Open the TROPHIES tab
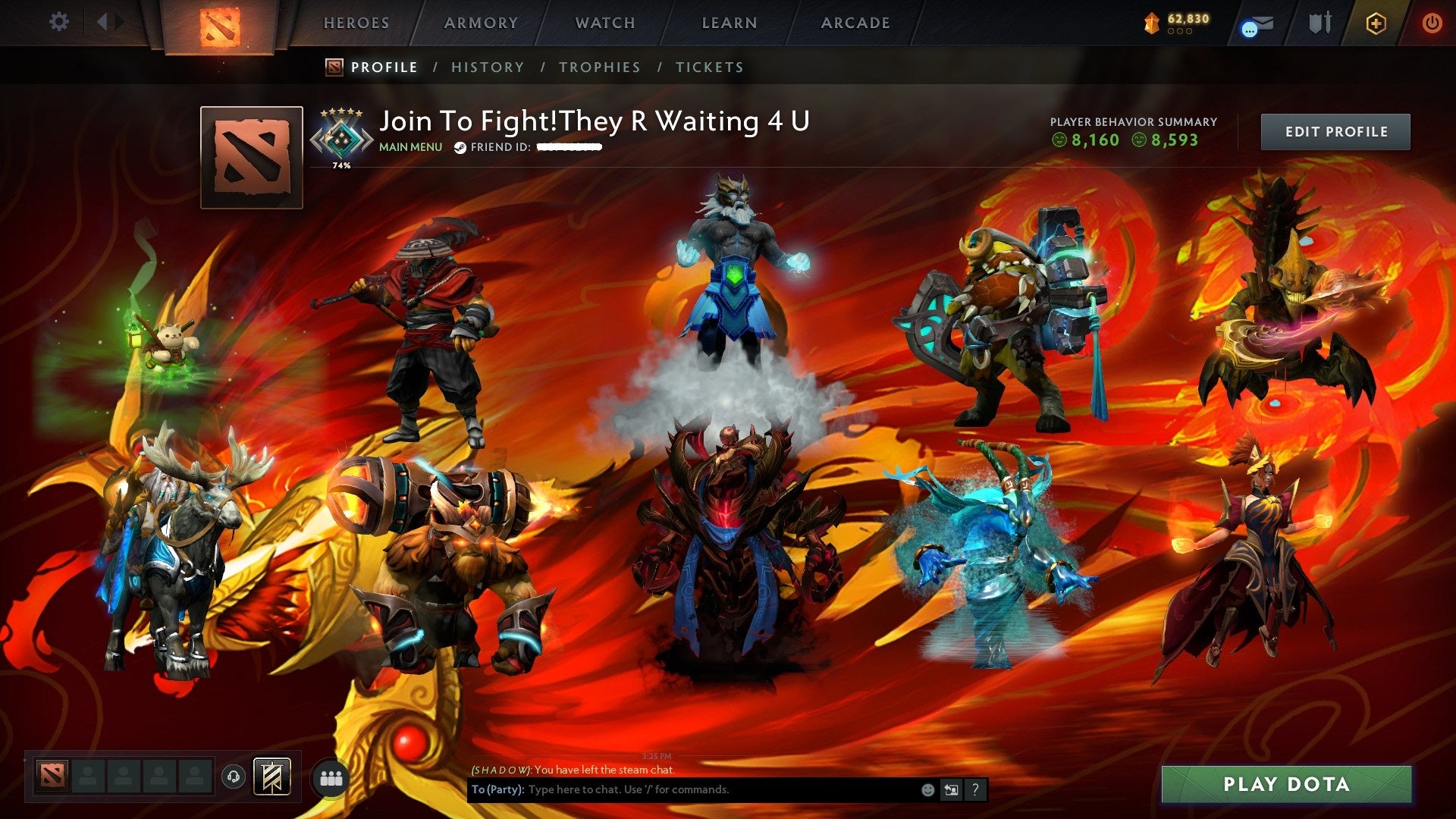This screenshot has height=819, width=1456. tap(599, 67)
